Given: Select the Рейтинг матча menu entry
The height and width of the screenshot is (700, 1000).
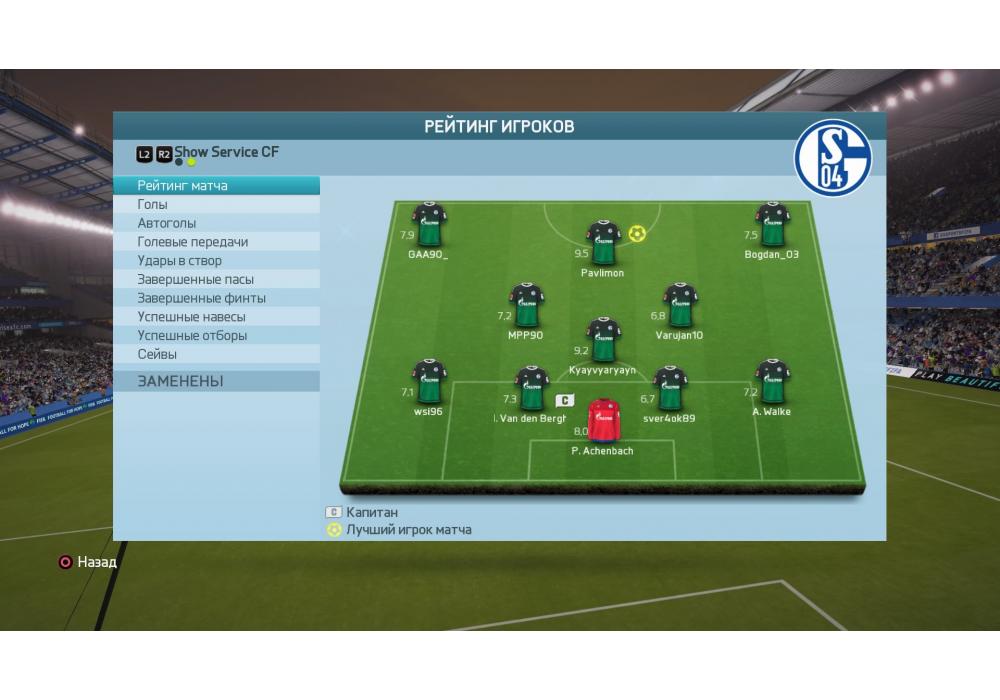Looking at the screenshot, I should pos(216,186).
